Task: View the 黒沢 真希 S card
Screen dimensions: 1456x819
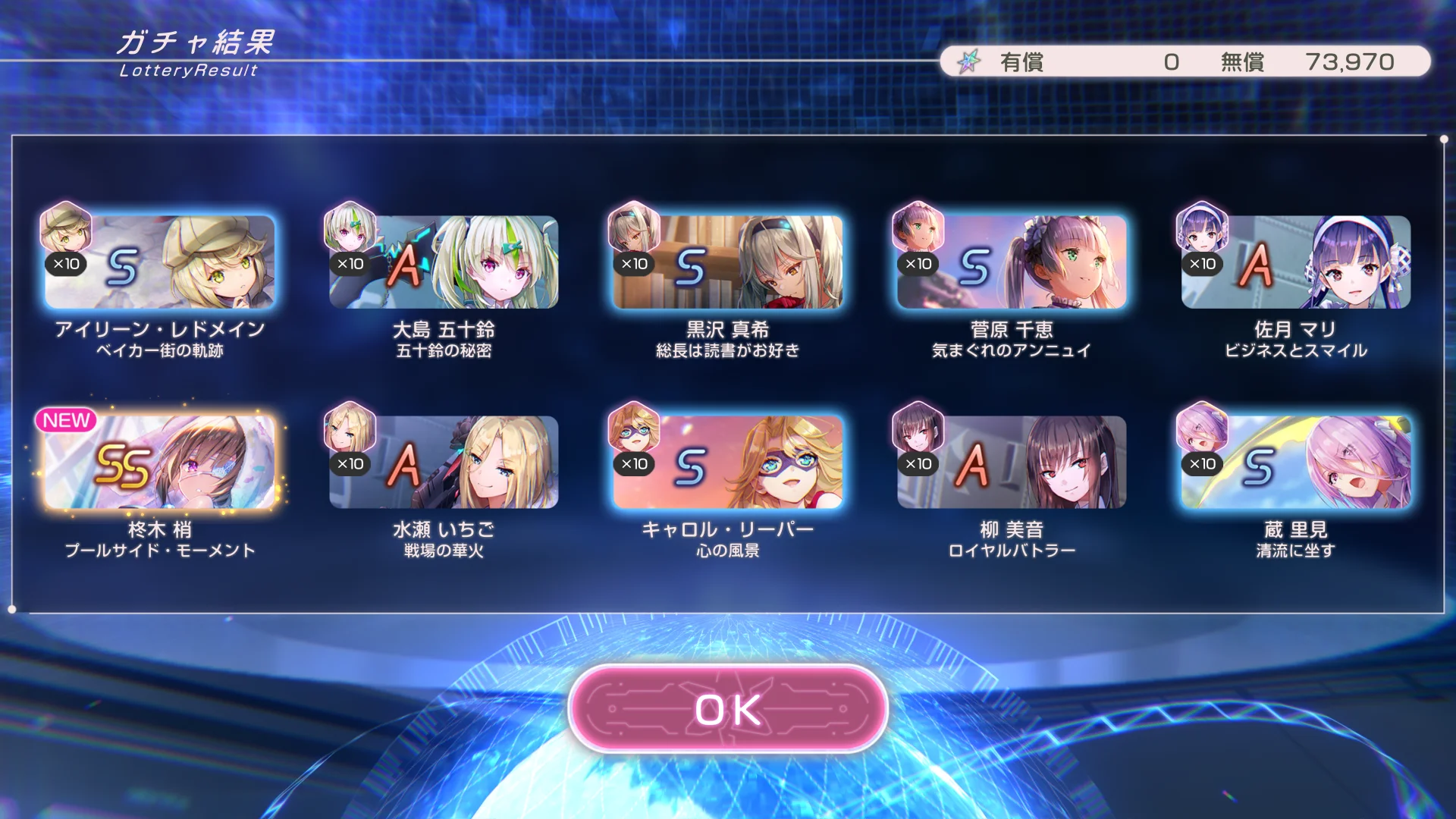Action: coord(728,262)
